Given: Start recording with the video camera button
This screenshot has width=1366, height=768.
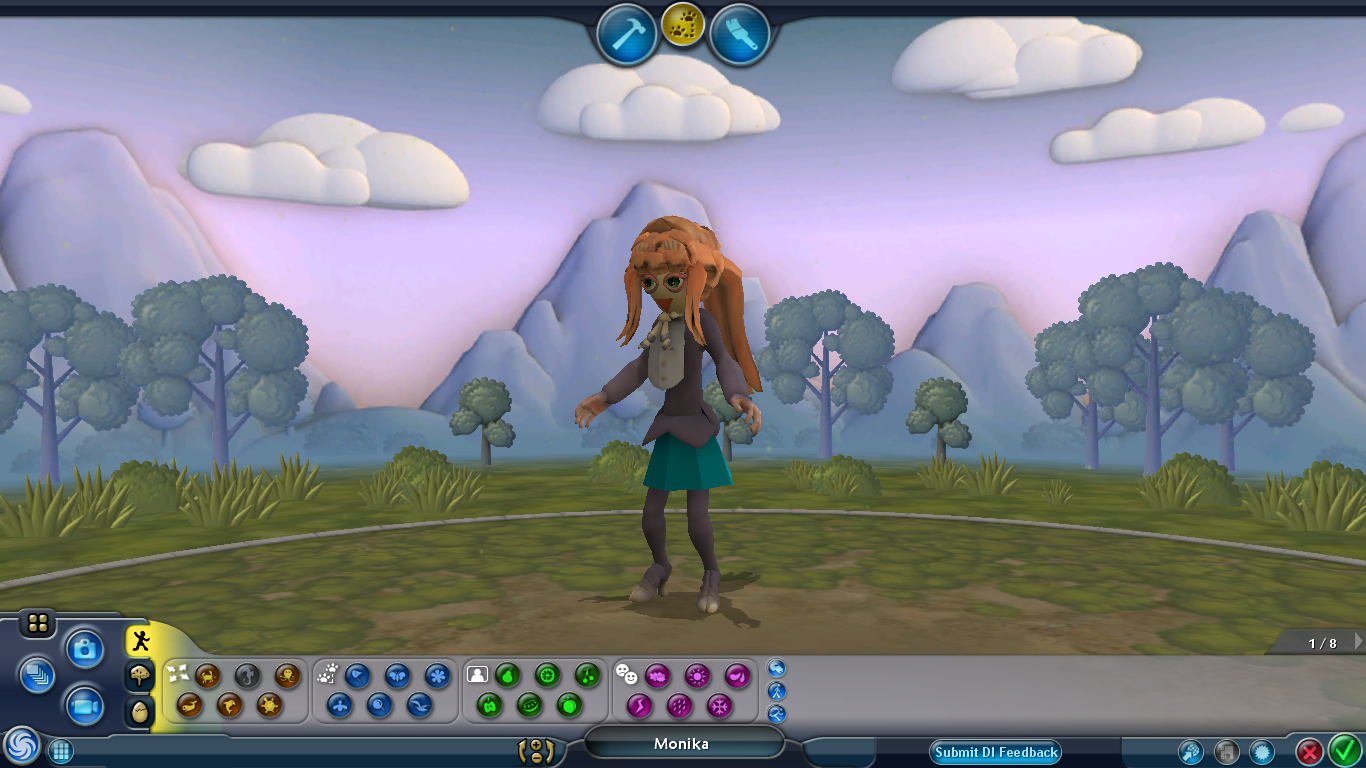Looking at the screenshot, I should click(x=85, y=707).
